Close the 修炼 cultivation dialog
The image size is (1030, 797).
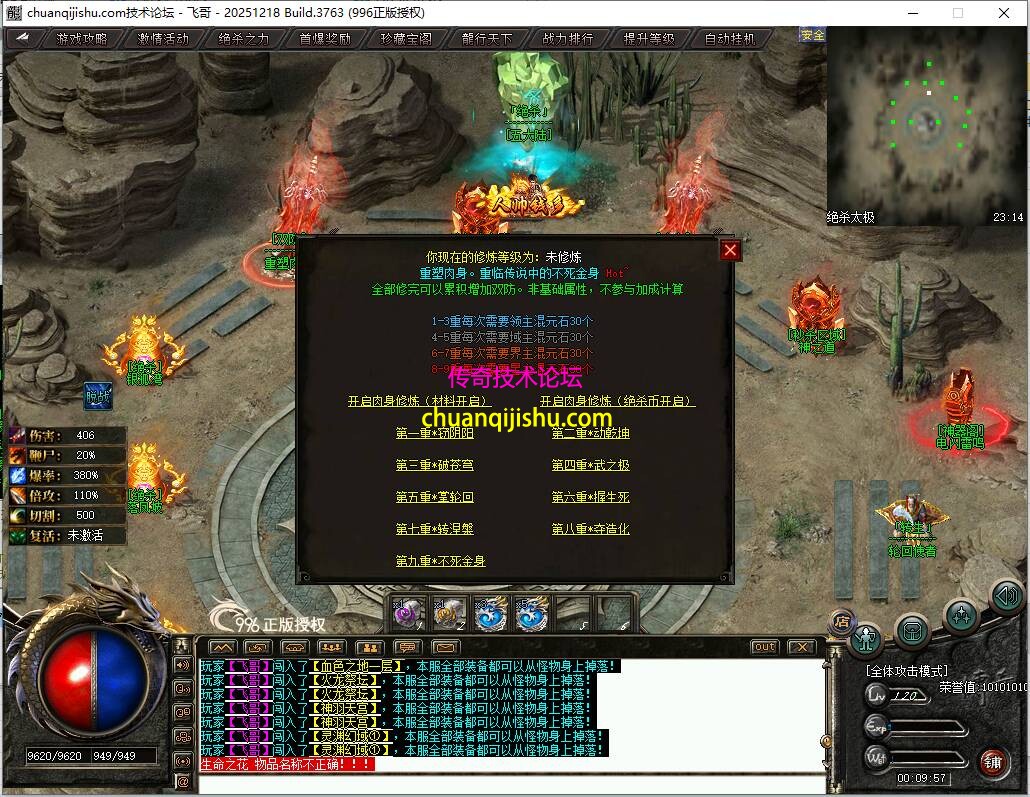731,250
